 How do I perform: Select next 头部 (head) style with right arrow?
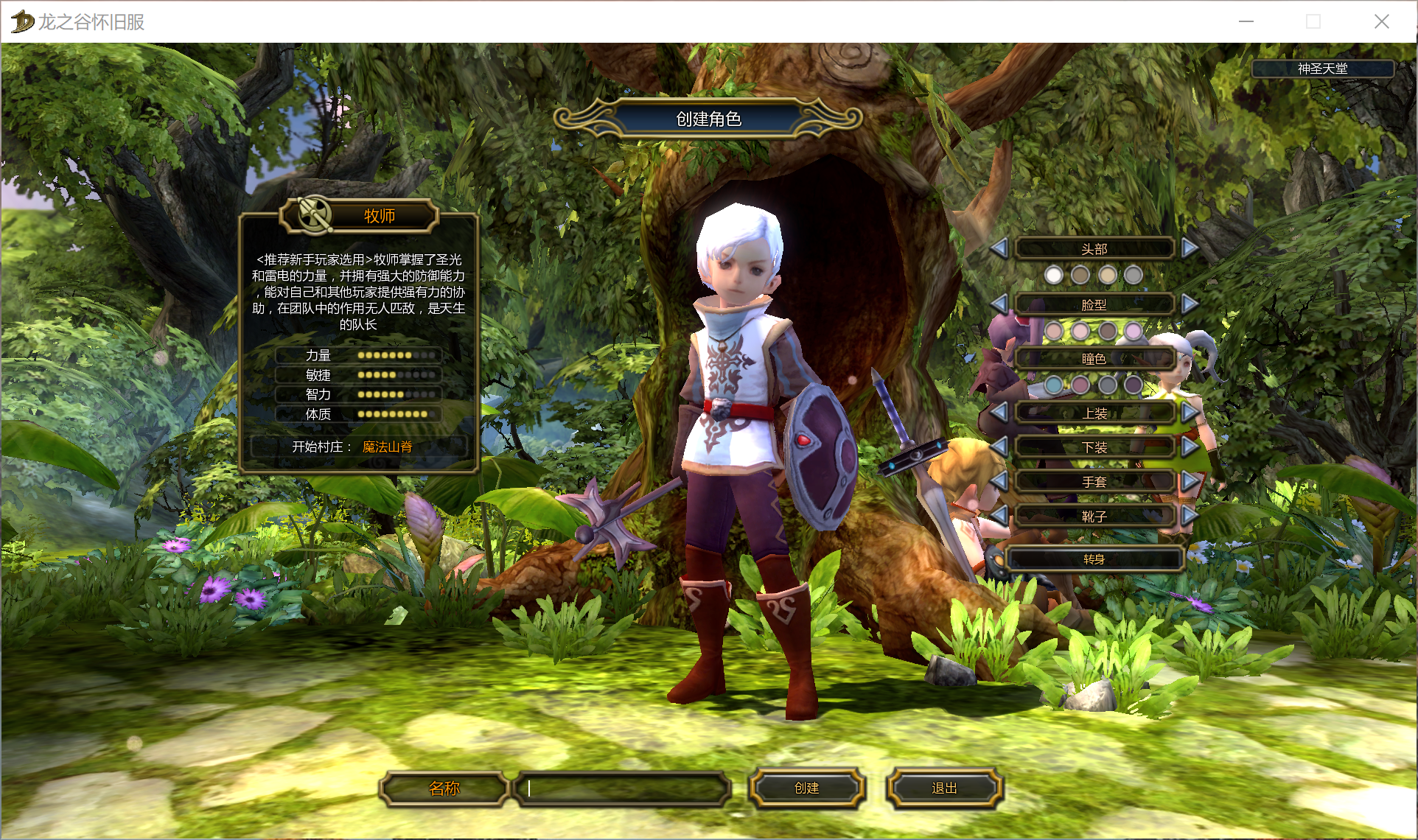1189,248
